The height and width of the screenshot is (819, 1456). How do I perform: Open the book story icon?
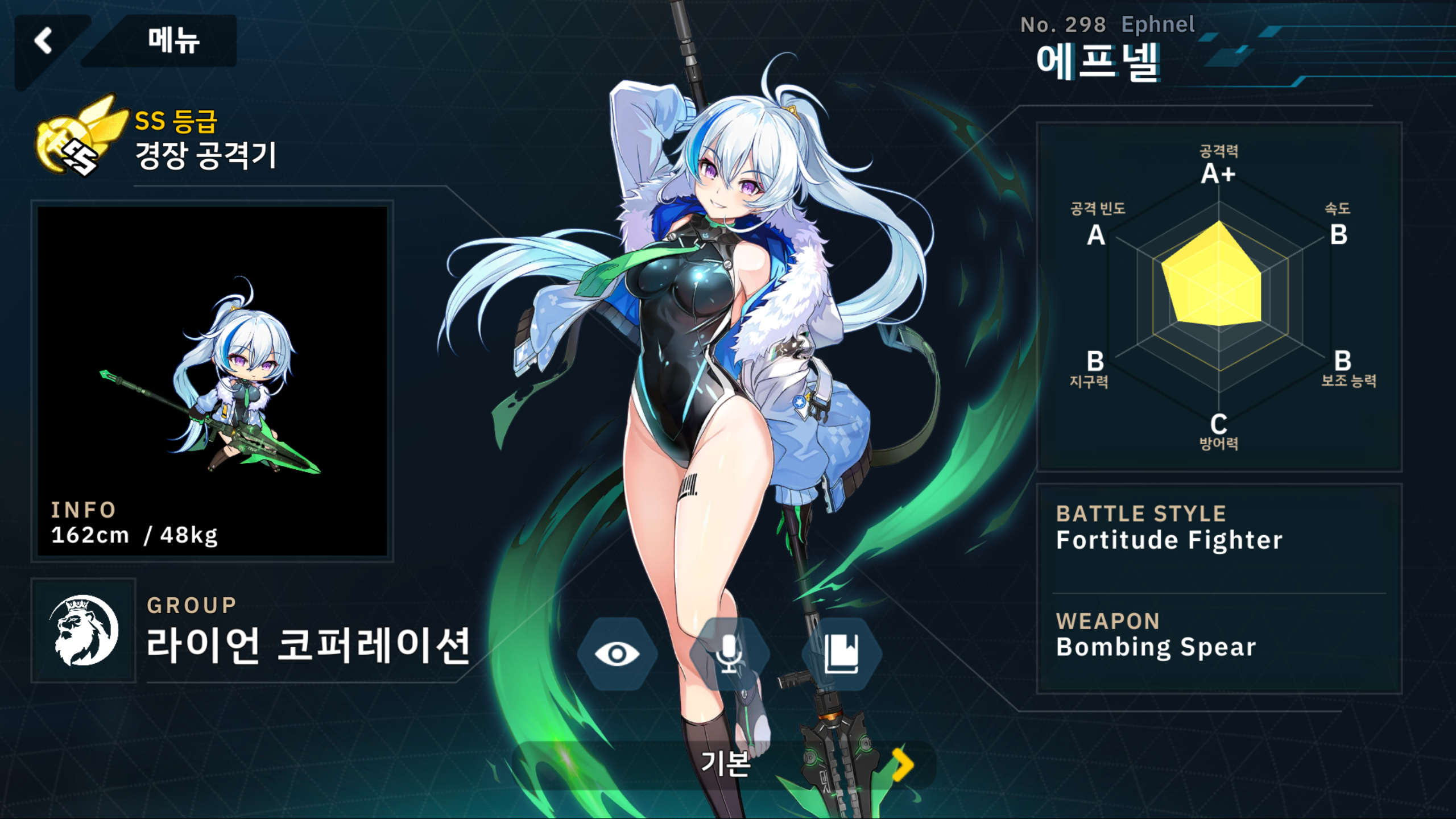(841, 654)
